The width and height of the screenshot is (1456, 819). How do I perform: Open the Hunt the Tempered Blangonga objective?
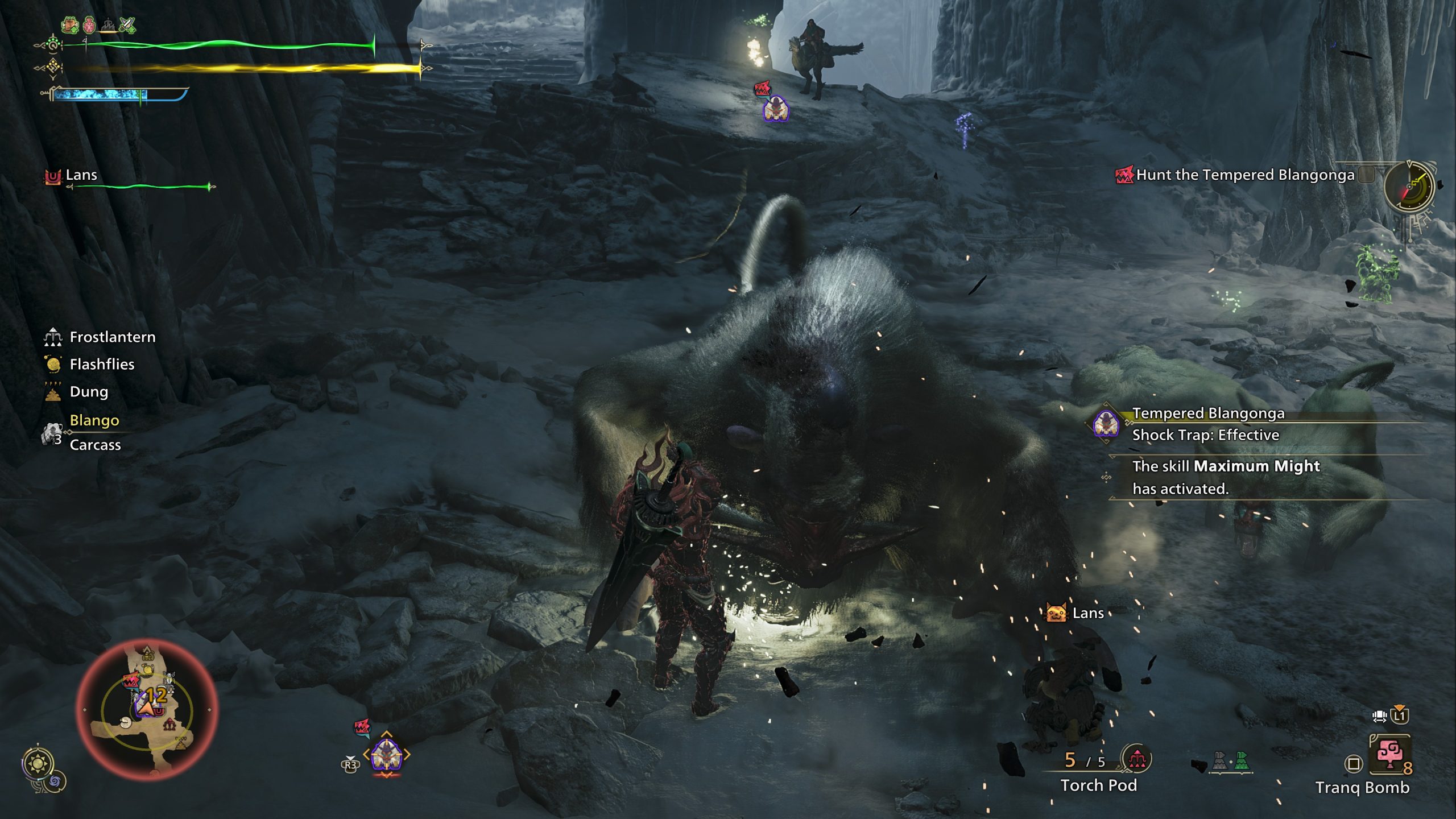point(1244,175)
